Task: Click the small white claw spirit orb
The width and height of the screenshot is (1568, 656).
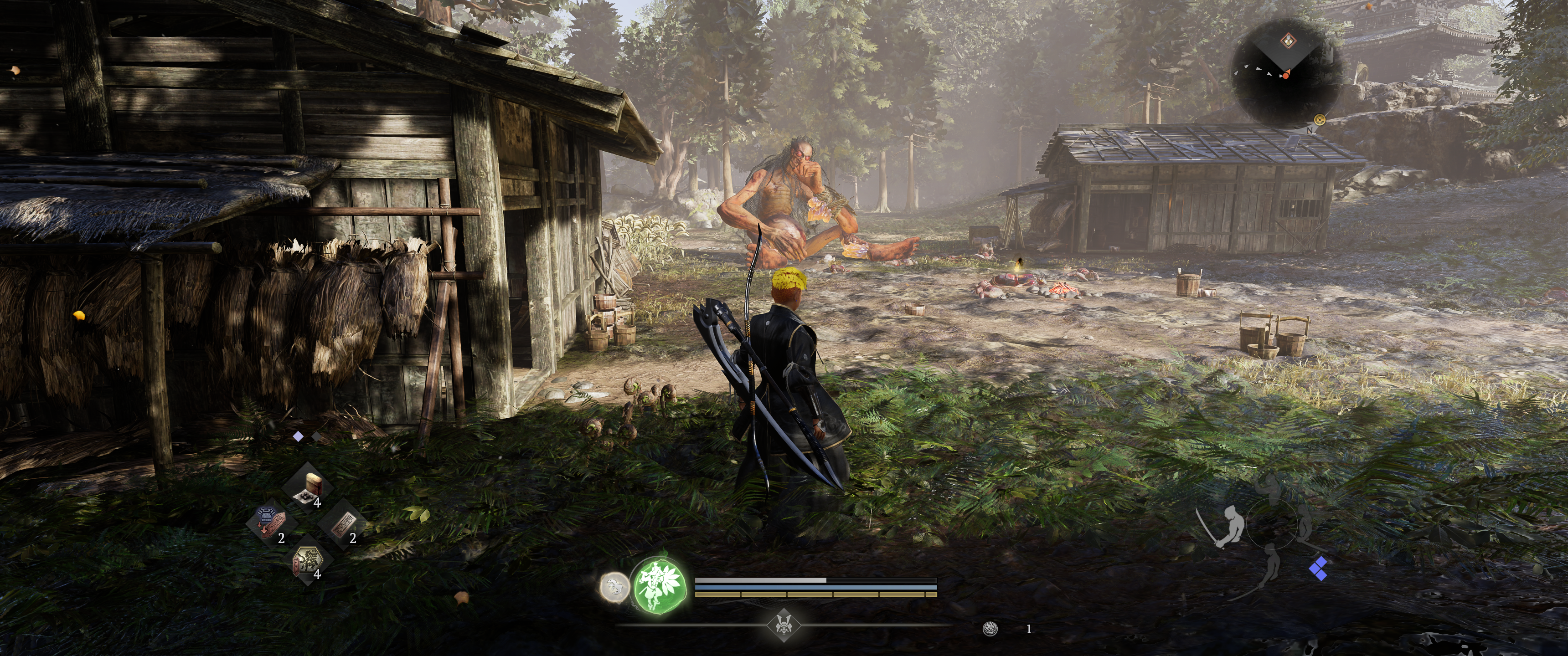Action: 613,587
